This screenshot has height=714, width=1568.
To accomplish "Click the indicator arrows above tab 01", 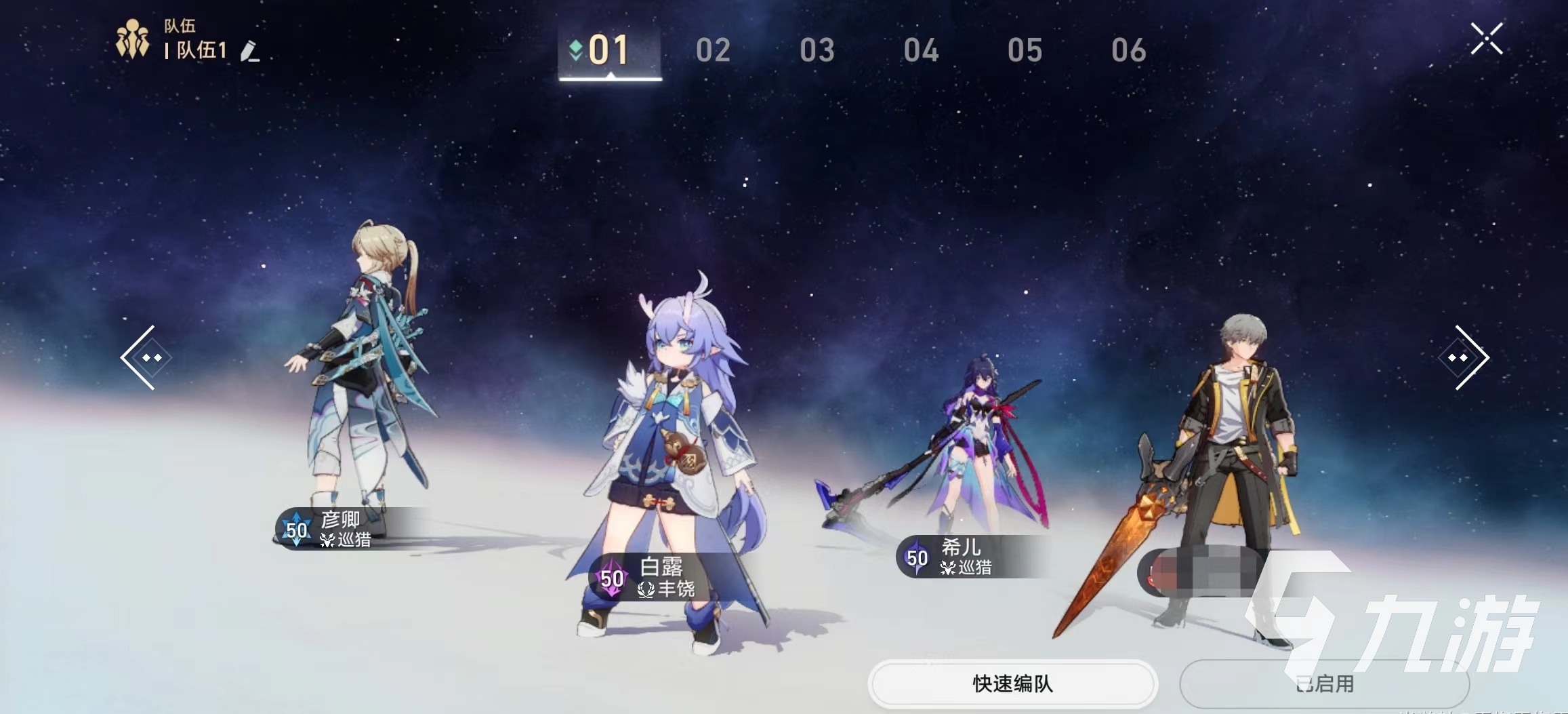I will click(x=577, y=49).
